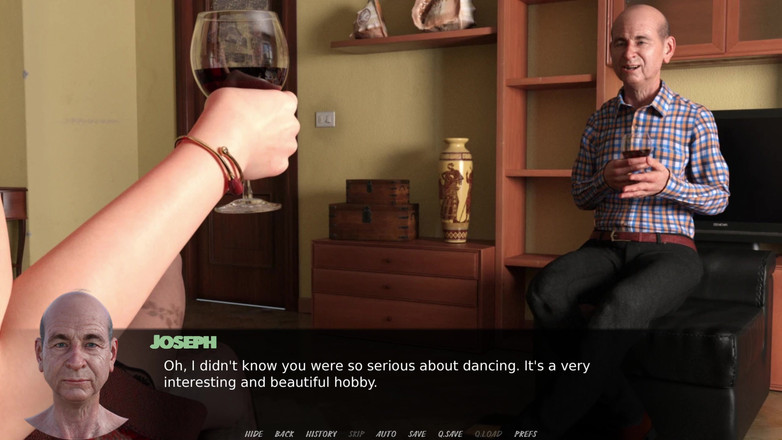Click Joseph's dialogue text to continue
Viewport: 782px width, 440px height.
[x=376, y=374]
